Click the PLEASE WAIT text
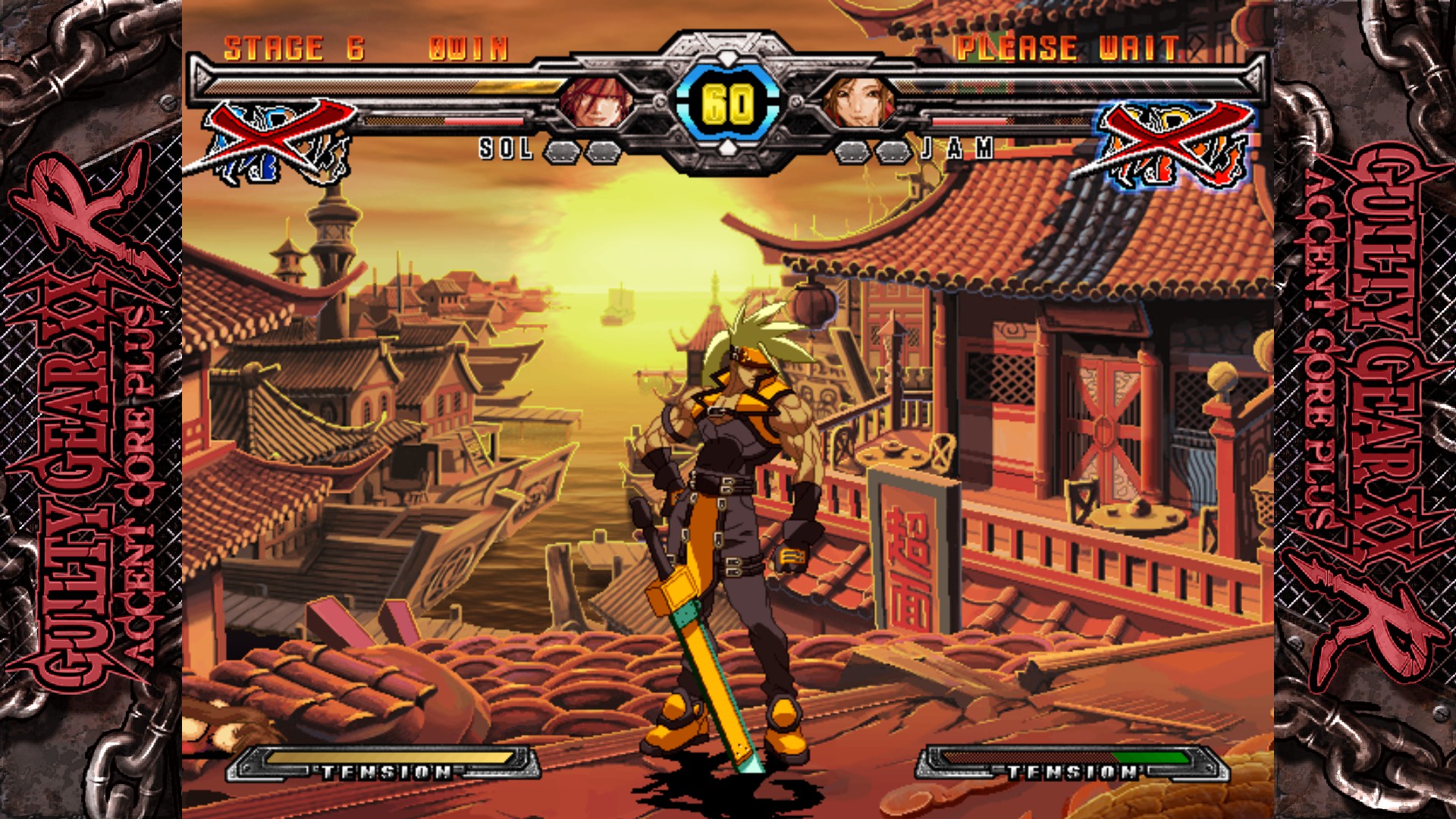Screen dimensions: 1456x819 coord(1065,48)
